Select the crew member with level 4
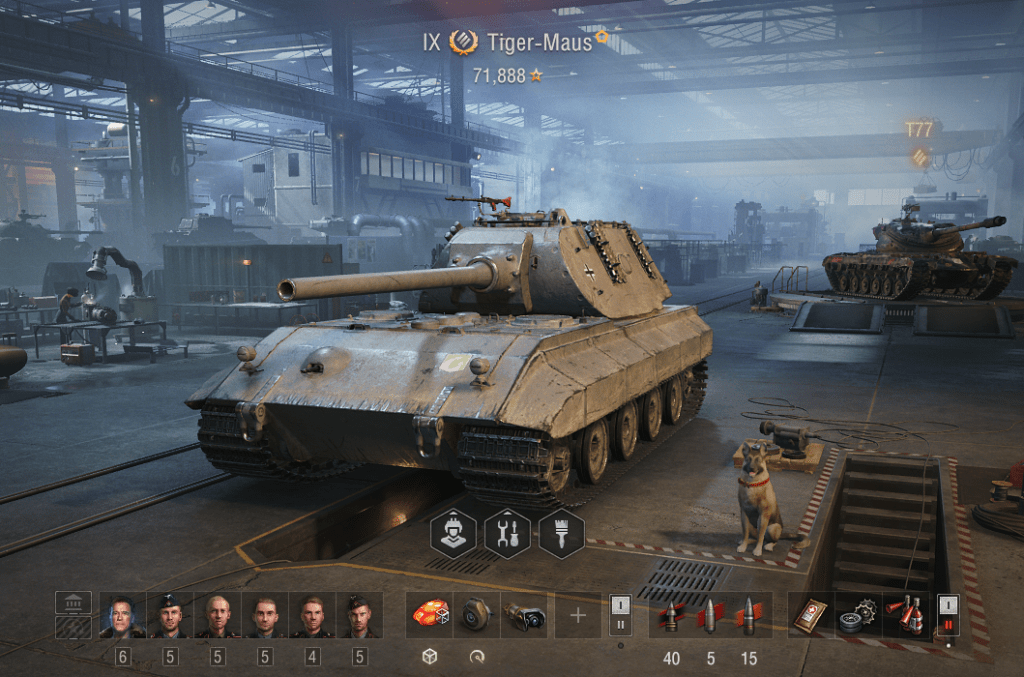The width and height of the screenshot is (1024, 677). (313, 615)
